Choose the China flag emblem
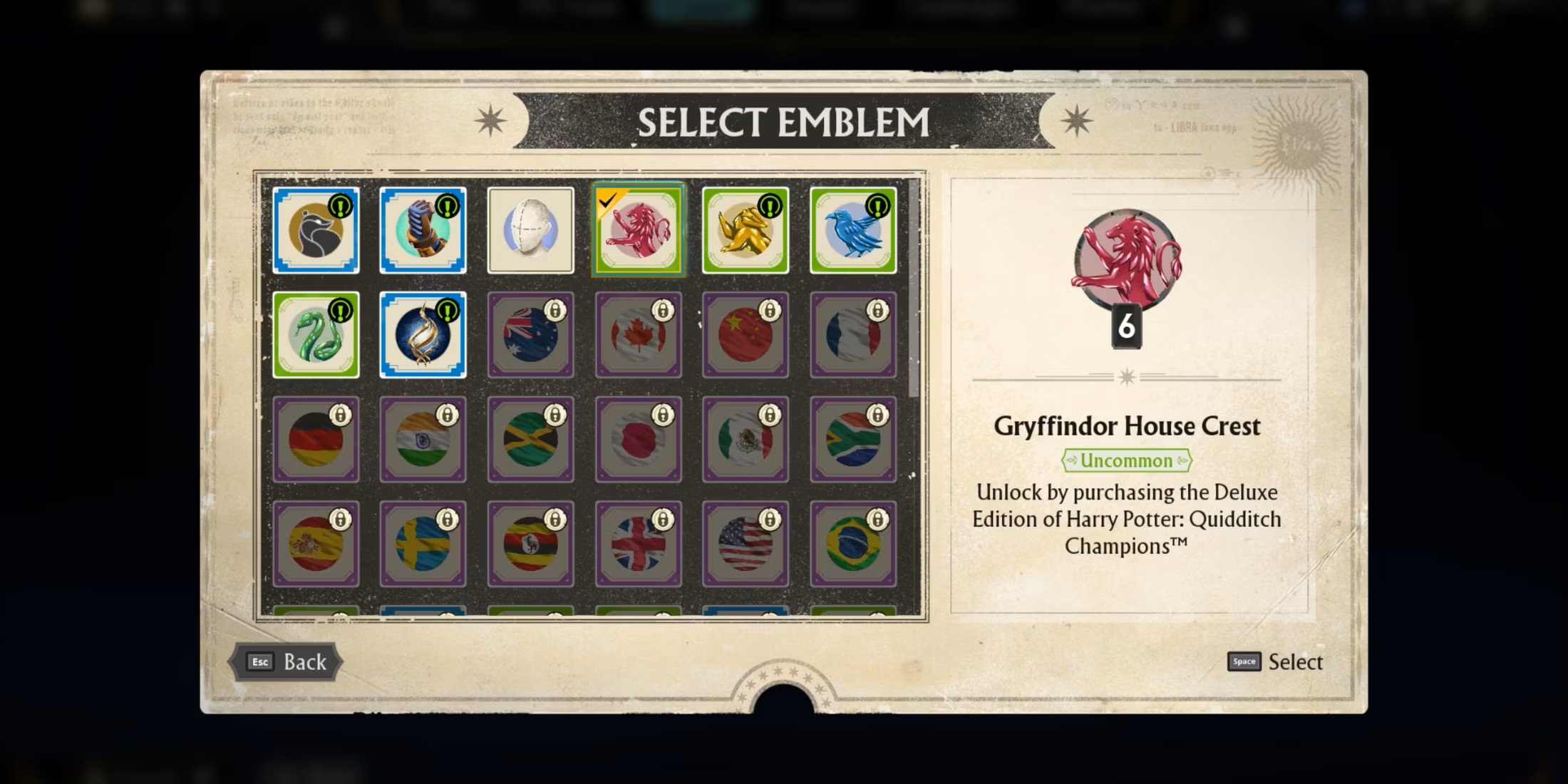1568x784 pixels. coord(746,335)
